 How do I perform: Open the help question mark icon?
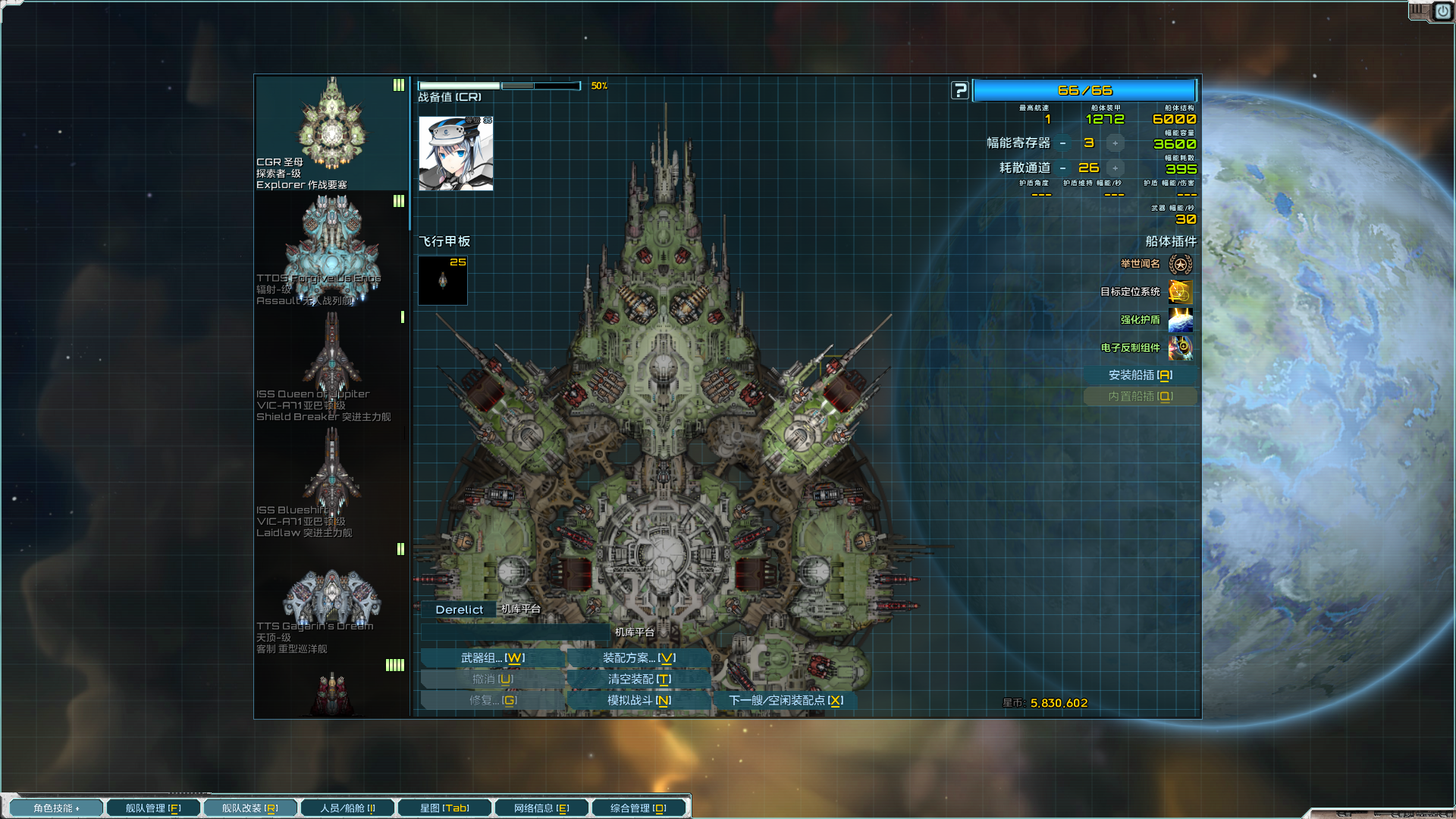(959, 89)
